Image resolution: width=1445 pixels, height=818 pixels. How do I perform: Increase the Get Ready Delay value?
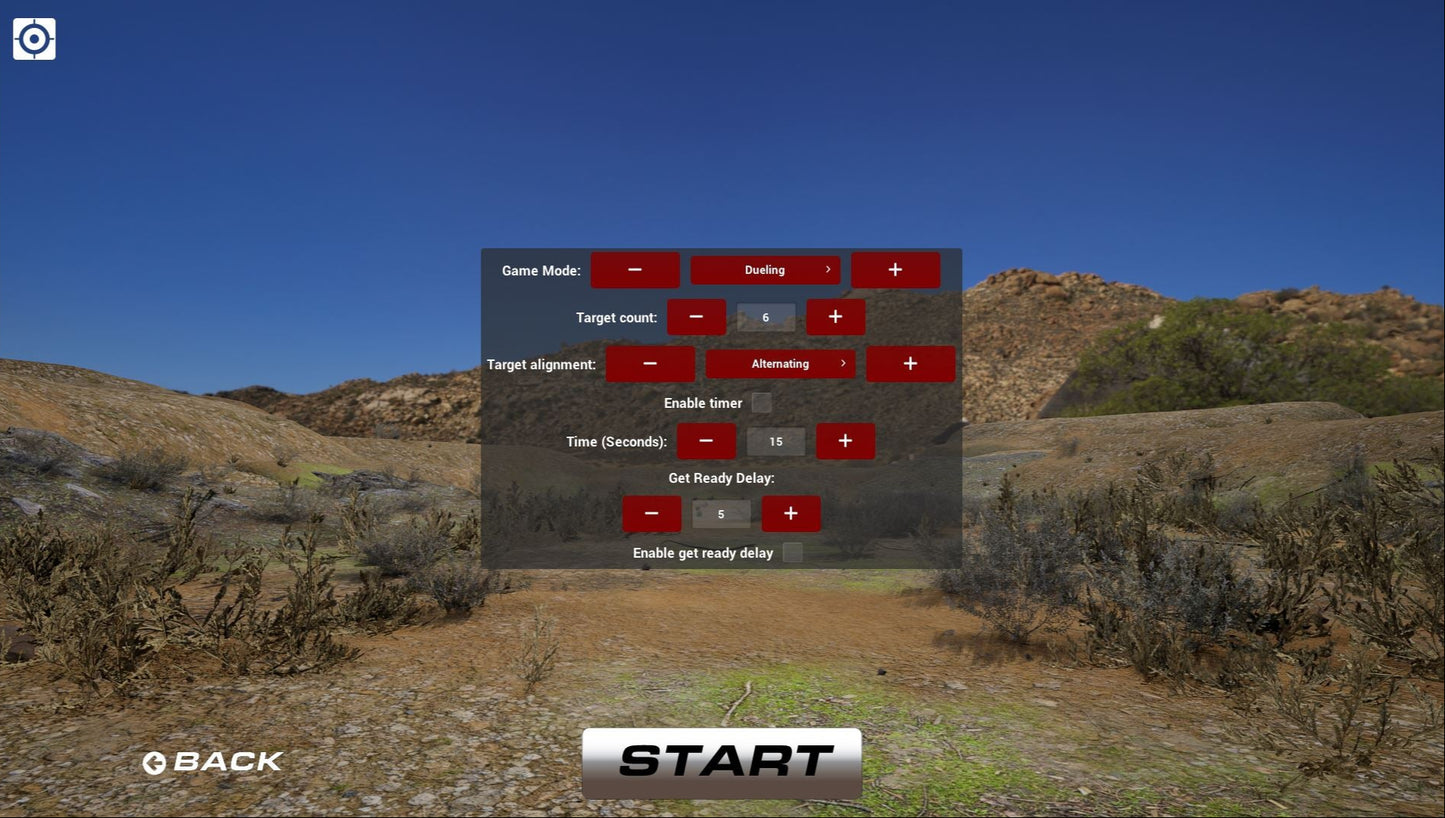790,513
